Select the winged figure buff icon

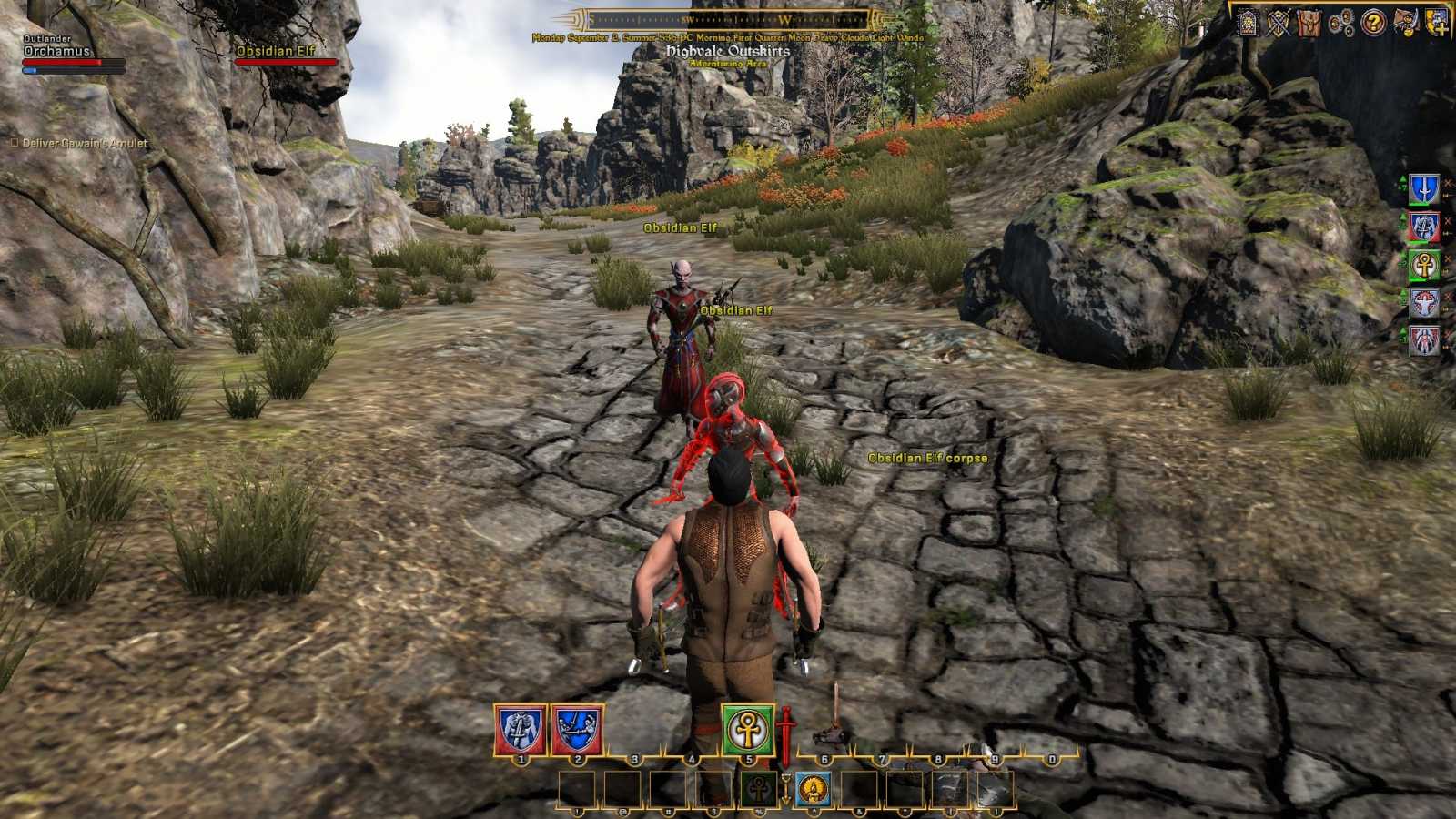[1424, 340]
